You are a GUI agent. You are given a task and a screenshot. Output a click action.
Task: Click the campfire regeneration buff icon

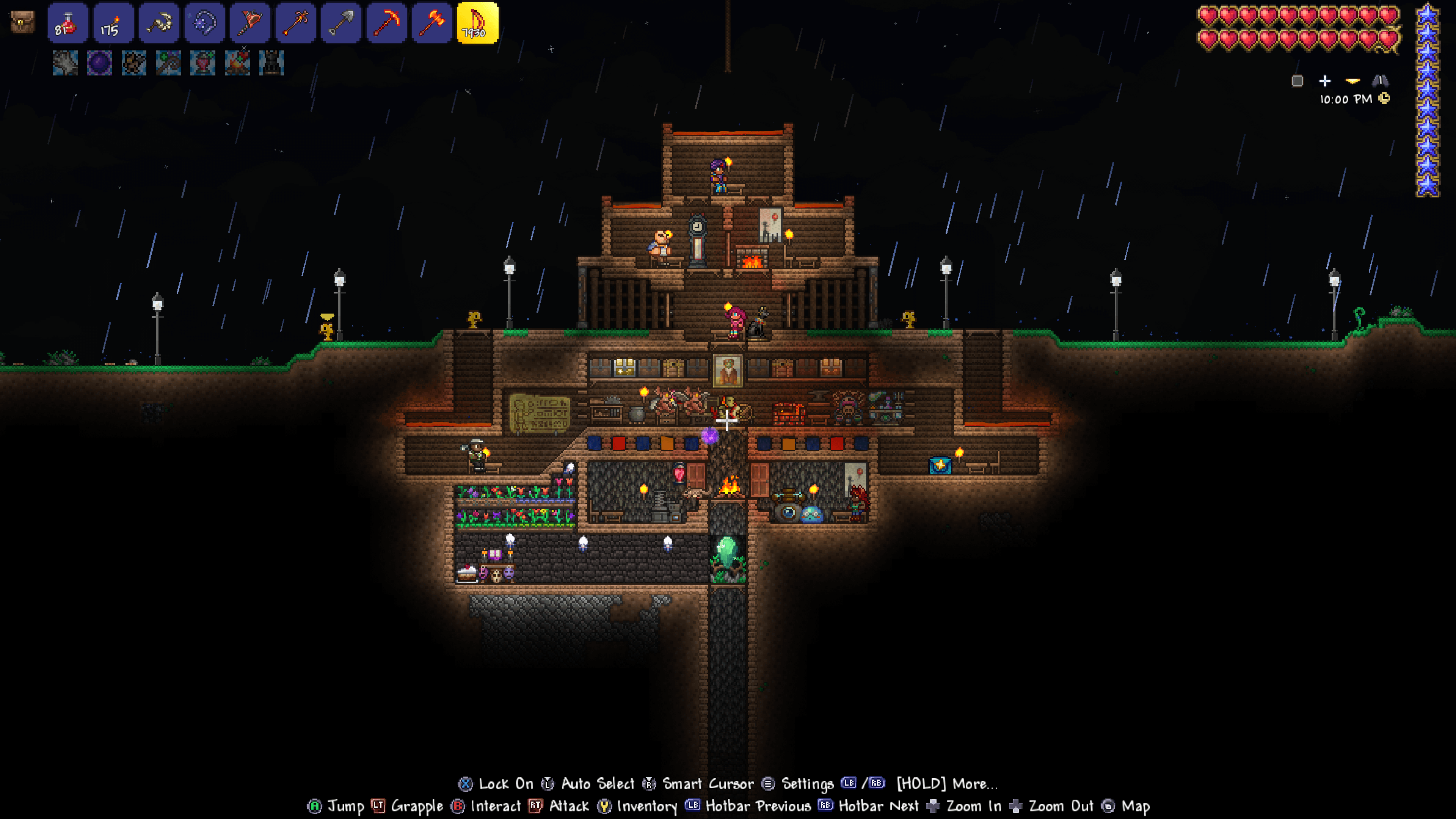coord(237,63)
